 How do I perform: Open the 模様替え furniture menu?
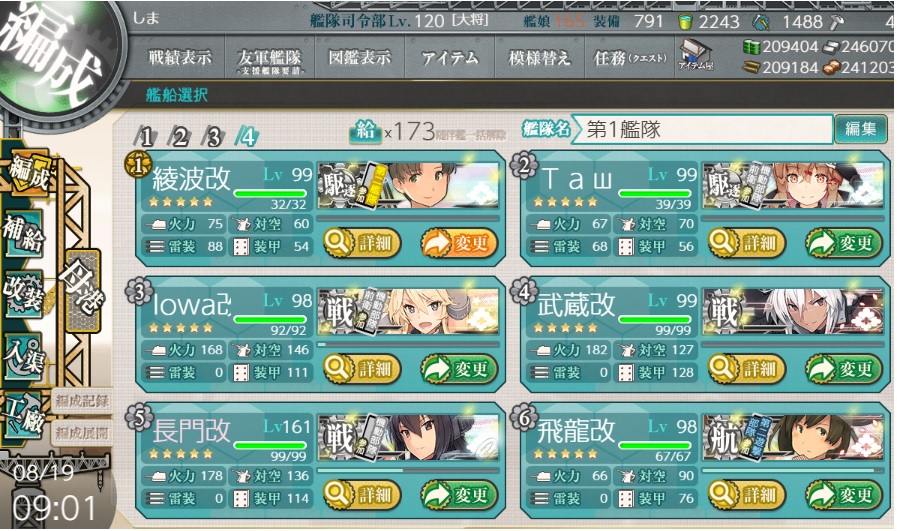point(540,58)
